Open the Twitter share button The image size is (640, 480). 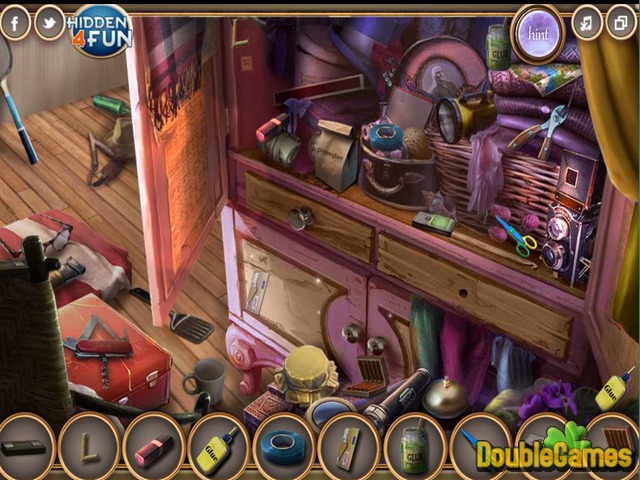tap(49, 22)
